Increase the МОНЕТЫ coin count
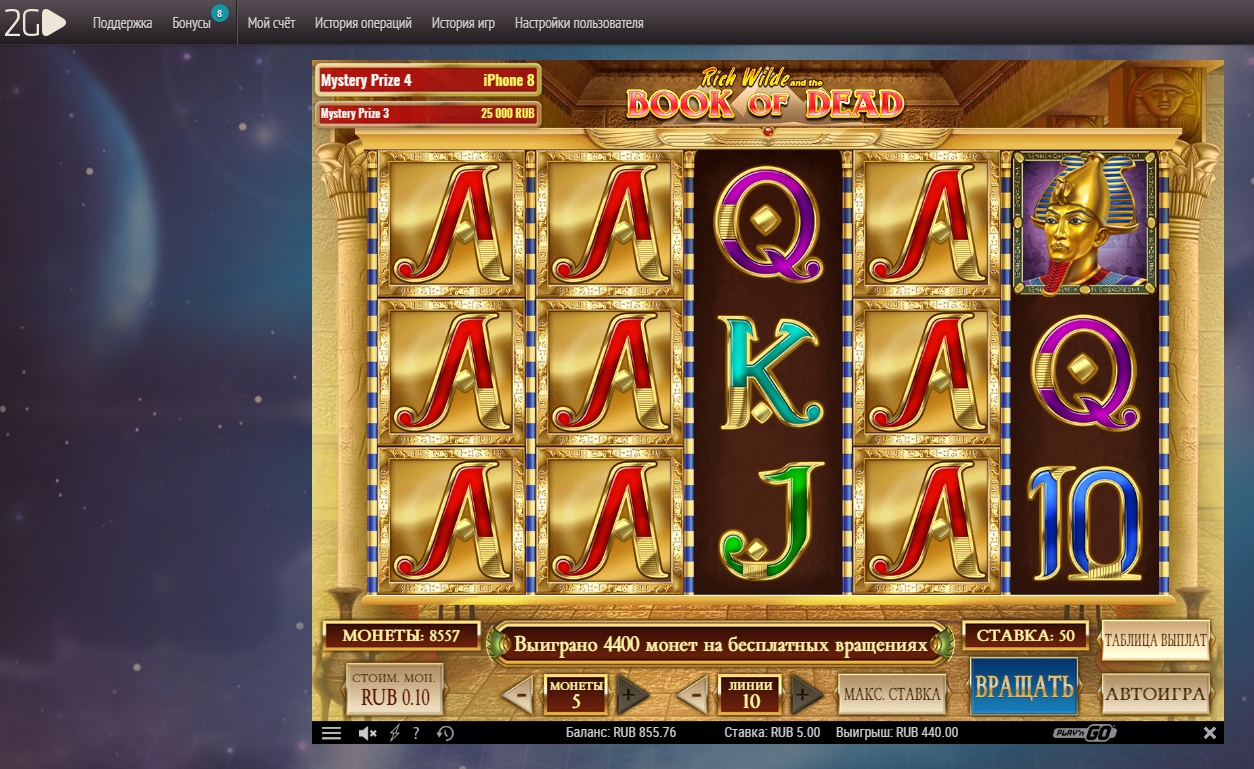Viewport: 1254px width, 769px height. pyautogui.click(x=632, y=694)
